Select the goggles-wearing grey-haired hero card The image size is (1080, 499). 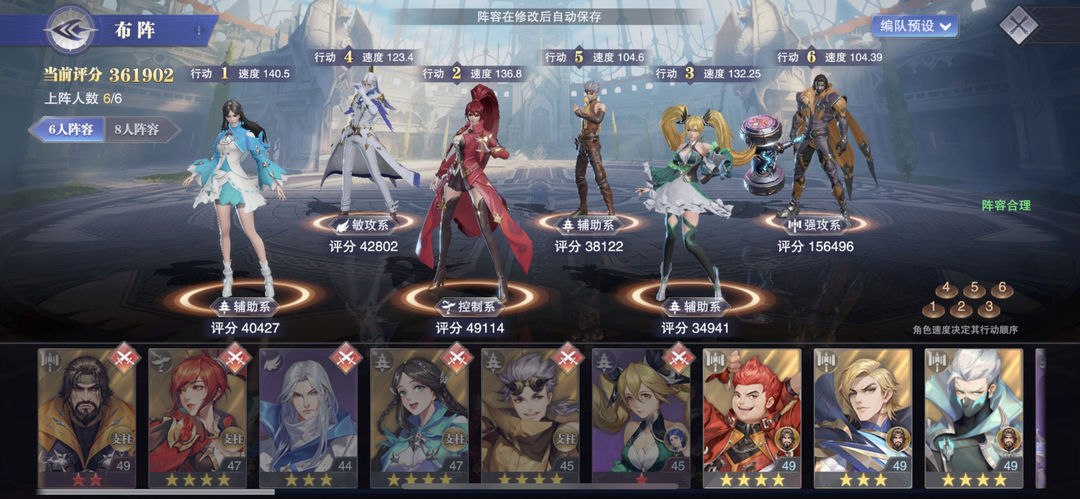click(x=529, y=416)
